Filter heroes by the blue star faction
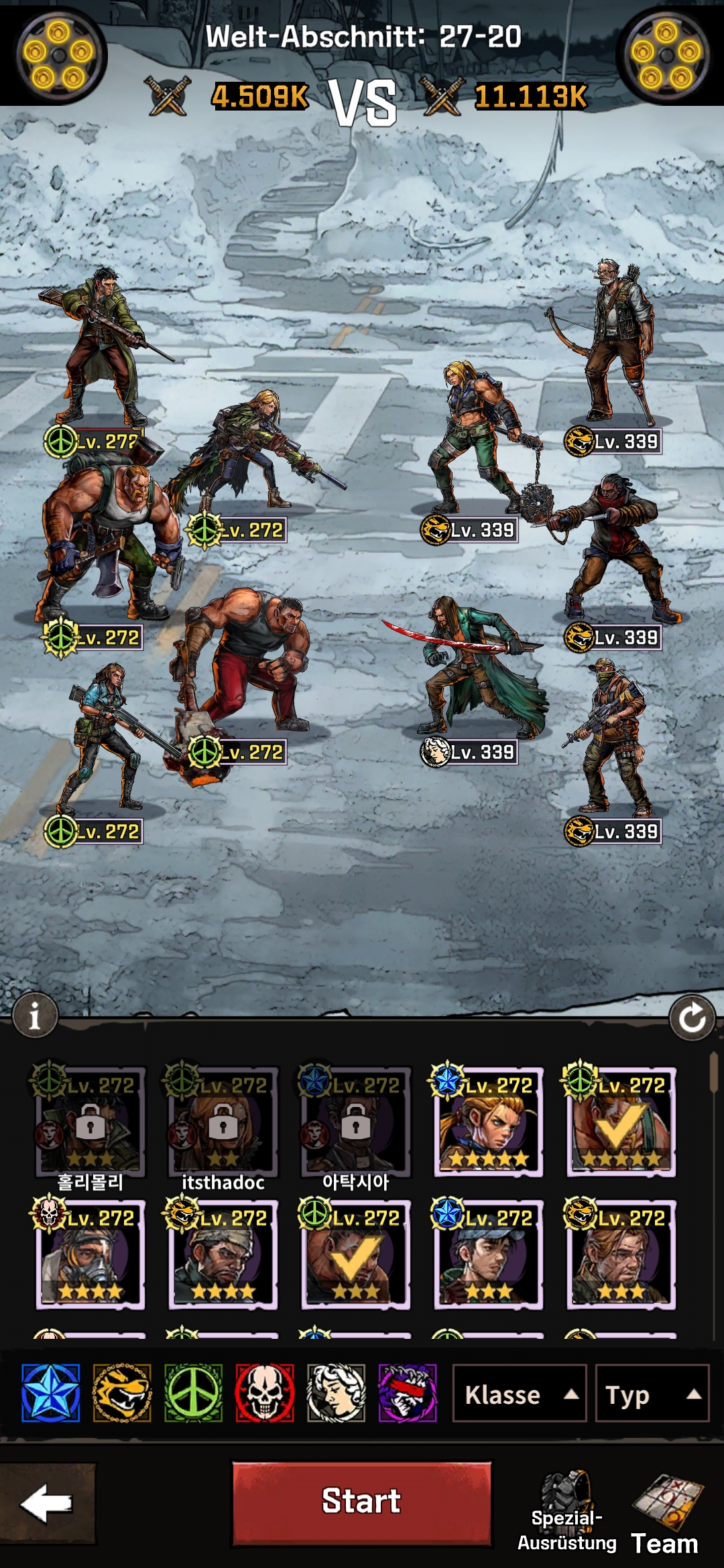The image size is (724, 1568). (x=51, y=1393)
